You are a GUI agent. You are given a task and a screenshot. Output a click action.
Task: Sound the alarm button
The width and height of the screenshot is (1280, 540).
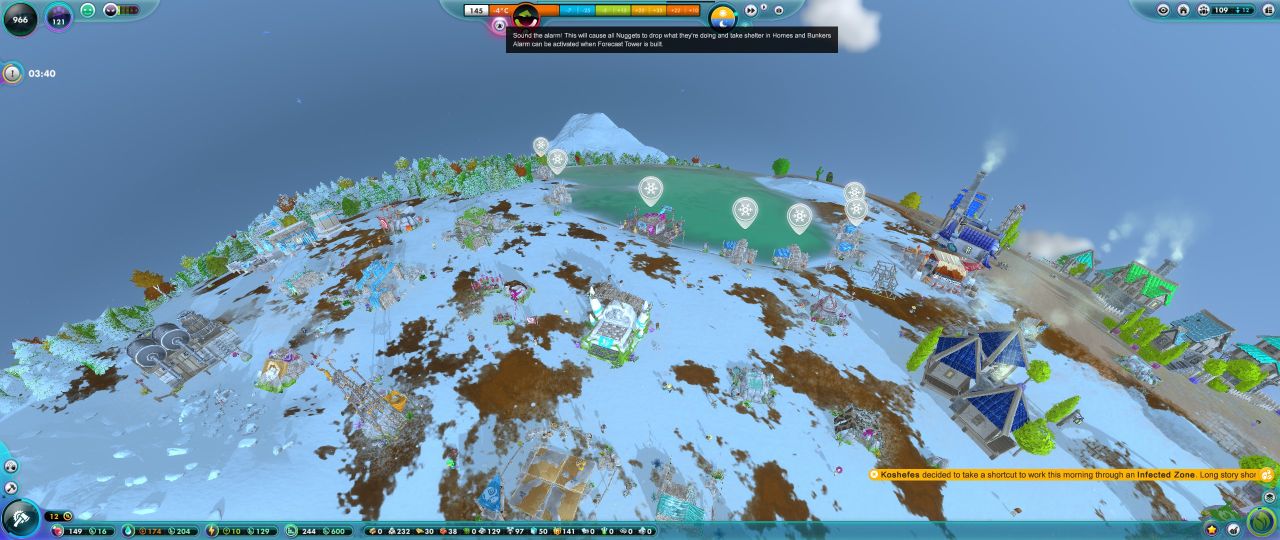[500, 25]
